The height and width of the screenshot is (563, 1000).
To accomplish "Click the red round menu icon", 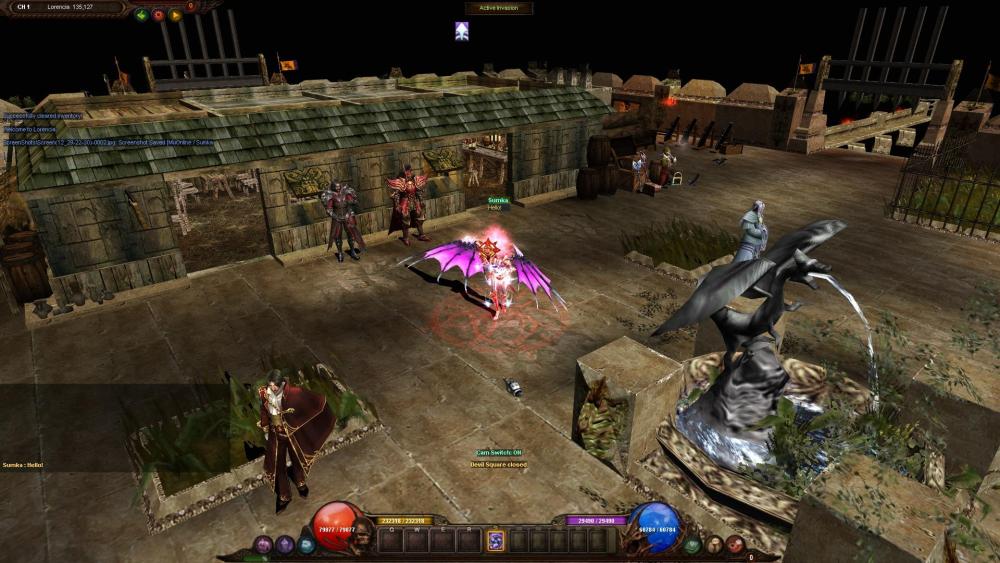I will pos(735,545).
